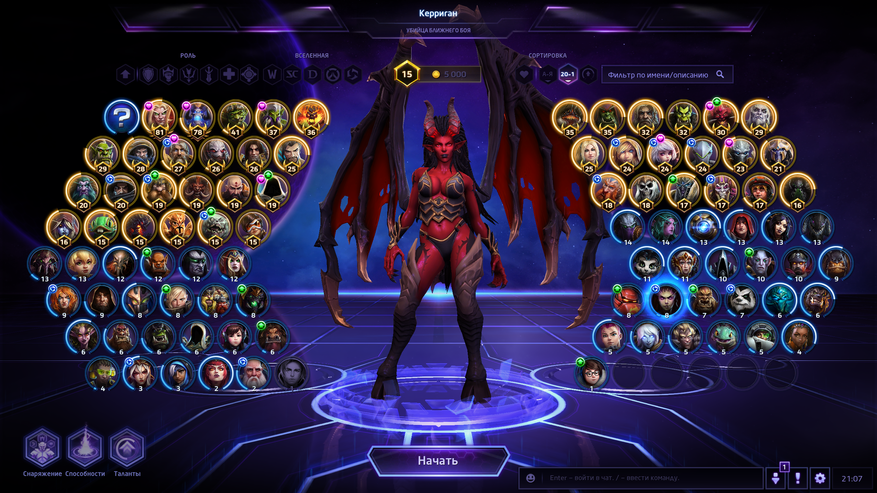Viewport: 877px width, 493px height.
Task: Open the emoji picker in chat
Action: coord(530,479)
